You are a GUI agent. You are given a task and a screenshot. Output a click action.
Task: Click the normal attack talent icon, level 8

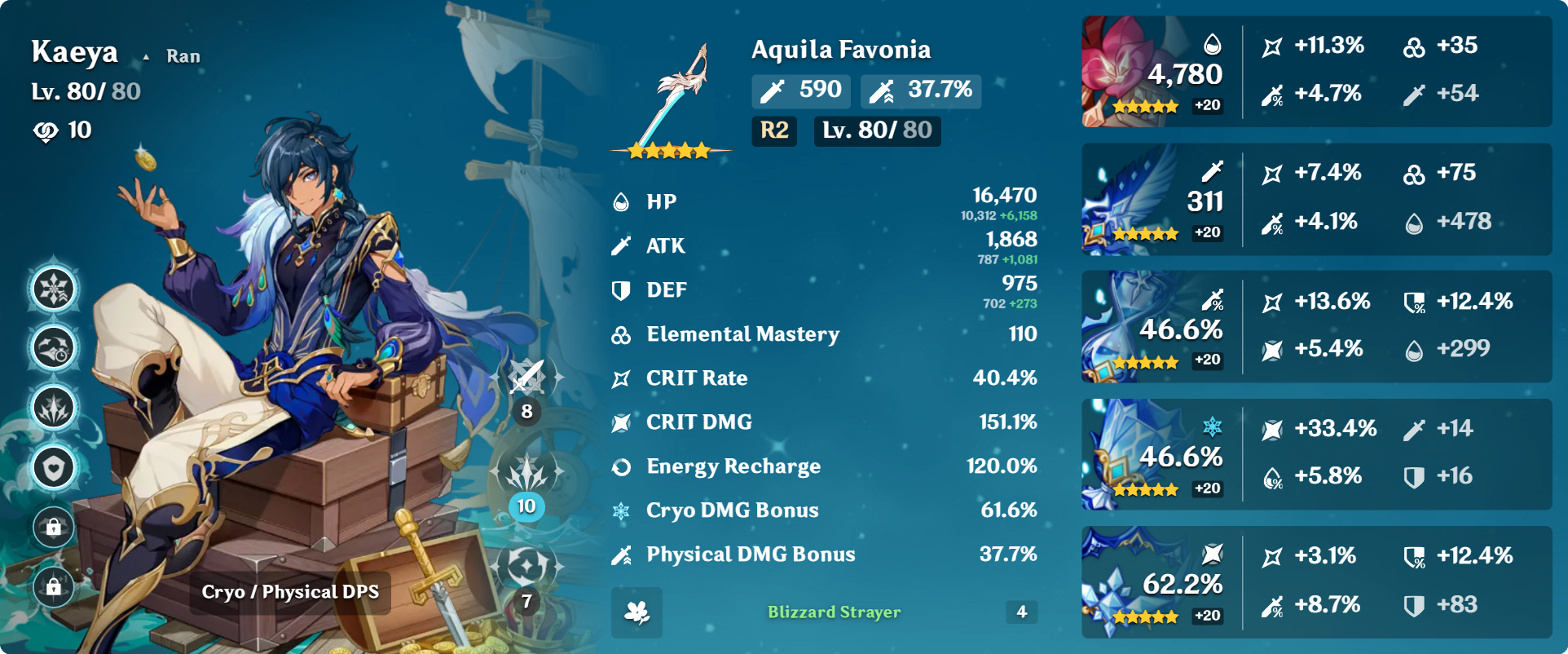pyautogui.click(x=526, y=377)
